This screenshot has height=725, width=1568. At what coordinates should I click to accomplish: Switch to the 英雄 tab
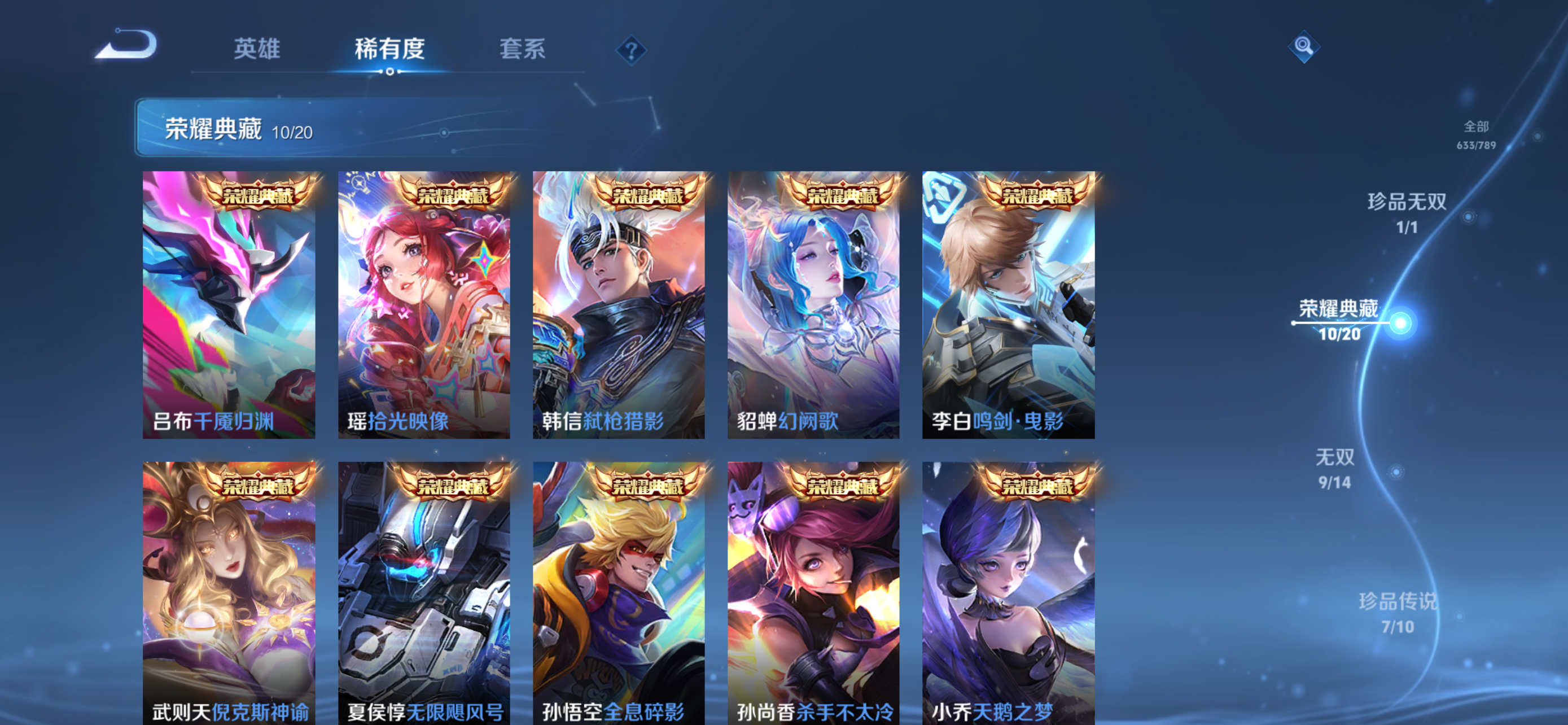(x=256, y=50)
